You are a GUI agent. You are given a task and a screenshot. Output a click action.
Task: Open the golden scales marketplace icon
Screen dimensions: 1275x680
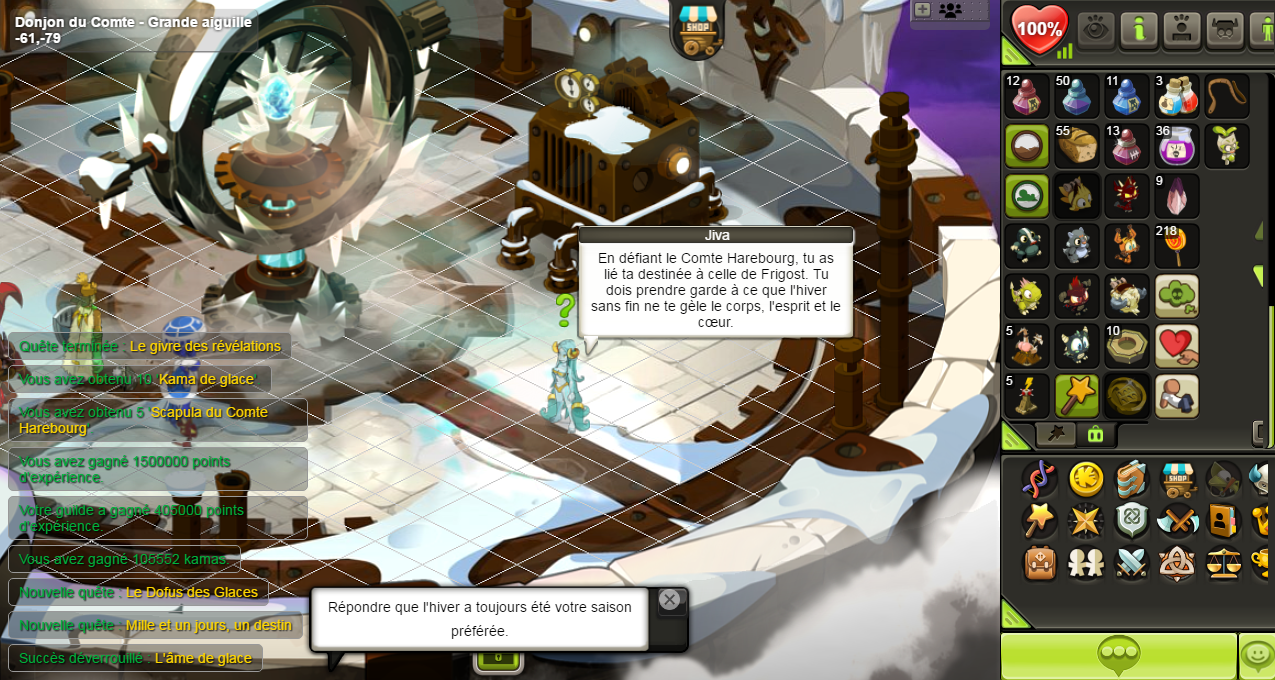click(1224, 563)
